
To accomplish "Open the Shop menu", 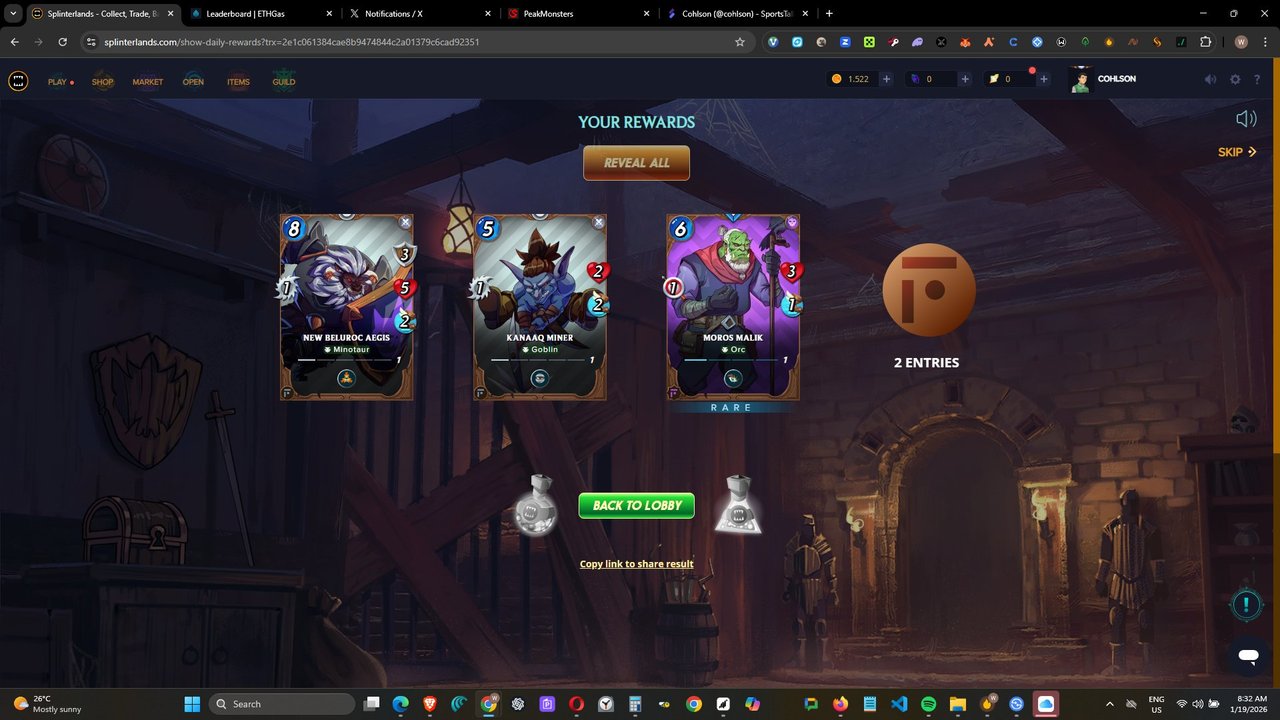I will tap(103, 82).
